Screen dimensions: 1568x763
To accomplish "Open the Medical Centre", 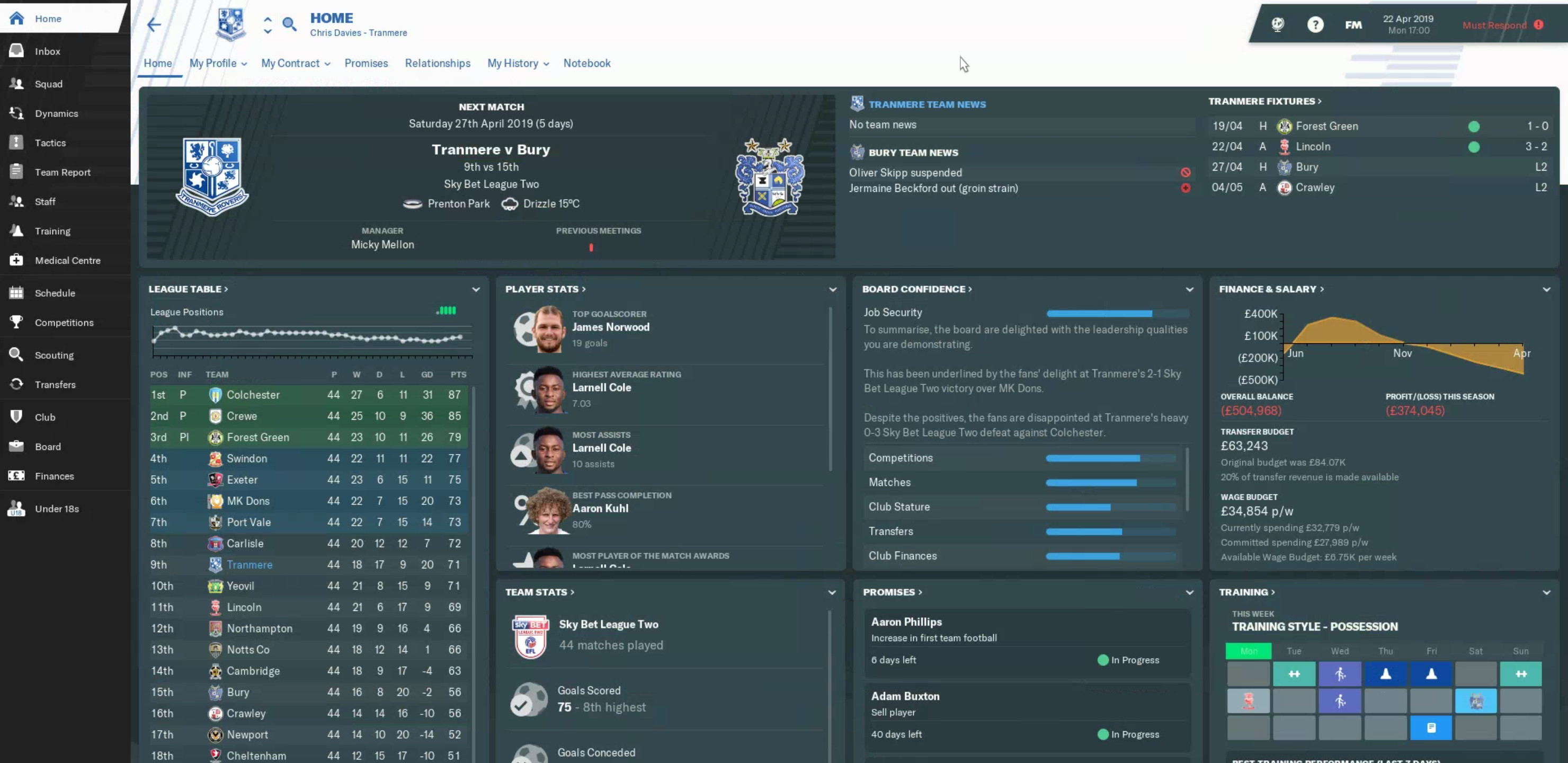I will (68, 261).
